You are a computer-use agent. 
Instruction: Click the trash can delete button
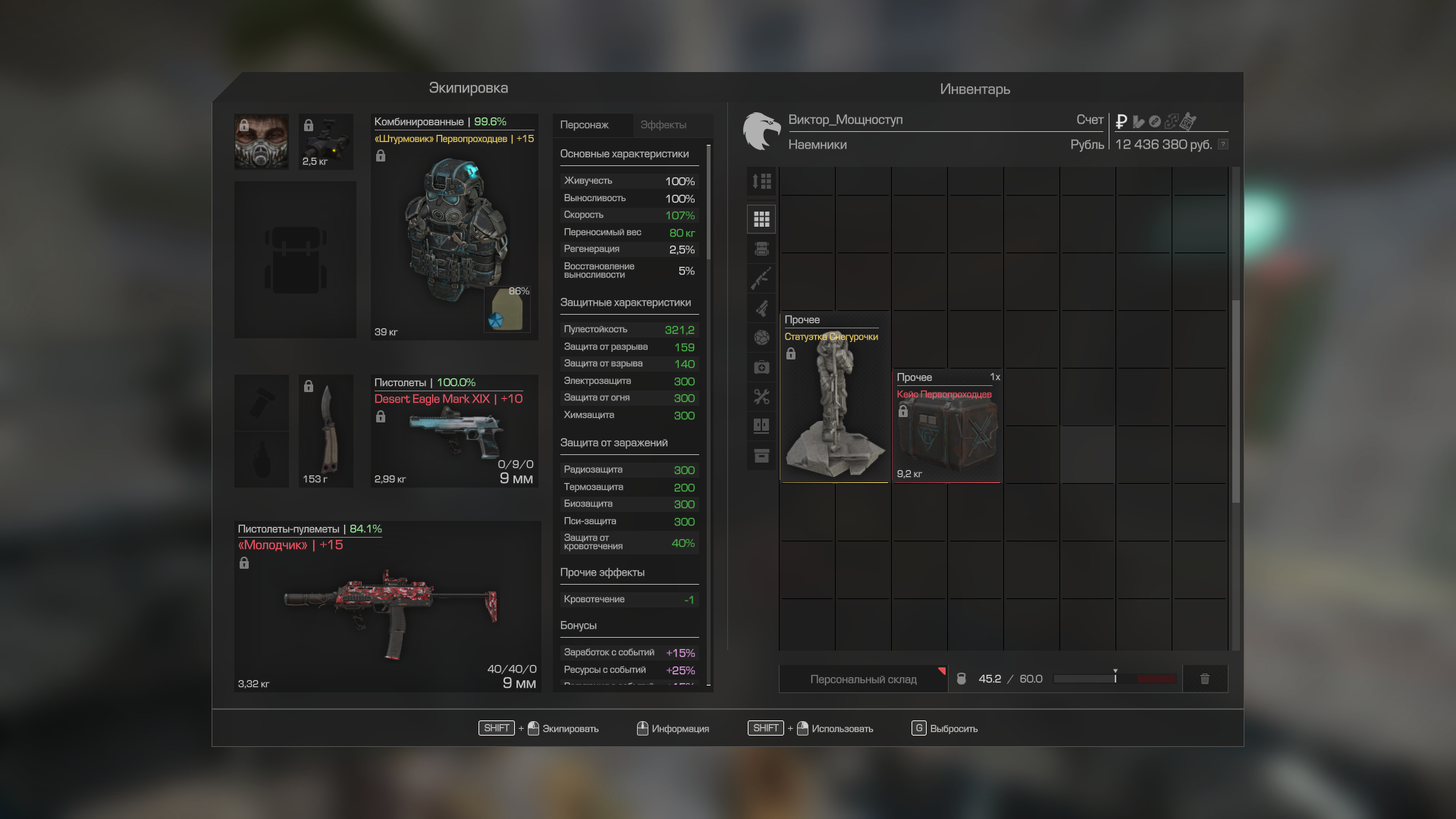[1205, 679]
